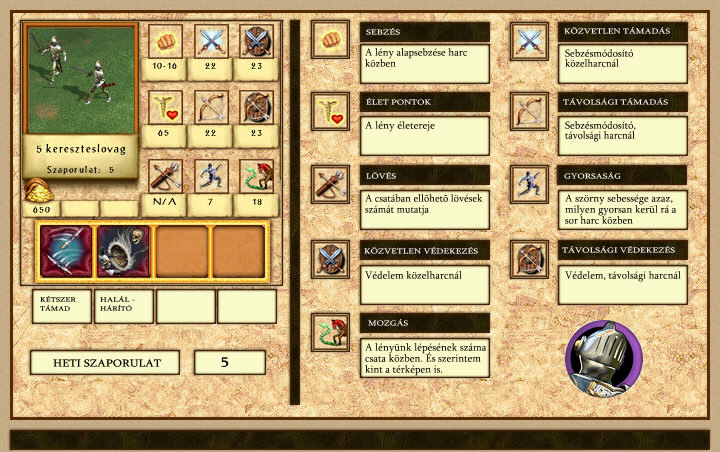720x452 pixels.
Task: Click the icon beside the Távolsági védekezés heading
Action: click(x=528, y=258)
